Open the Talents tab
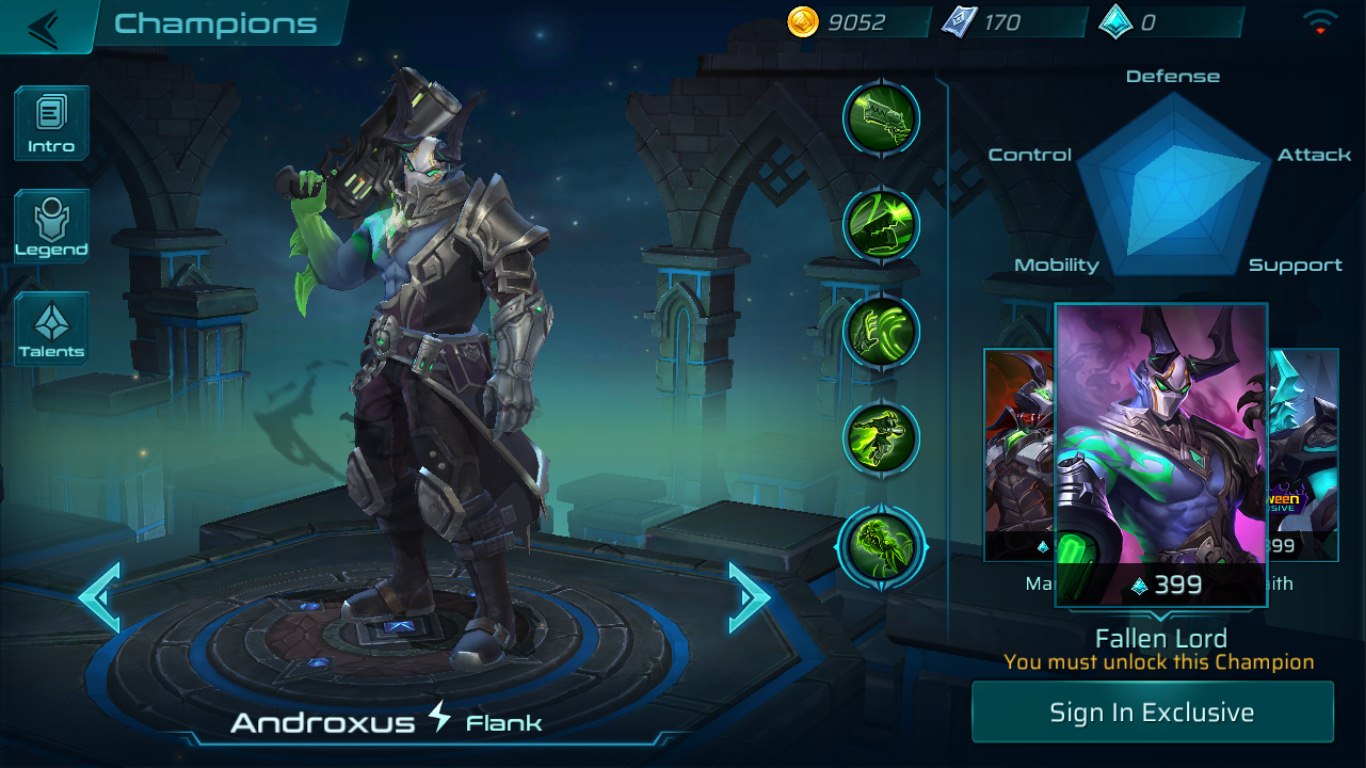The image size is (1366, 768). point(51,327)
